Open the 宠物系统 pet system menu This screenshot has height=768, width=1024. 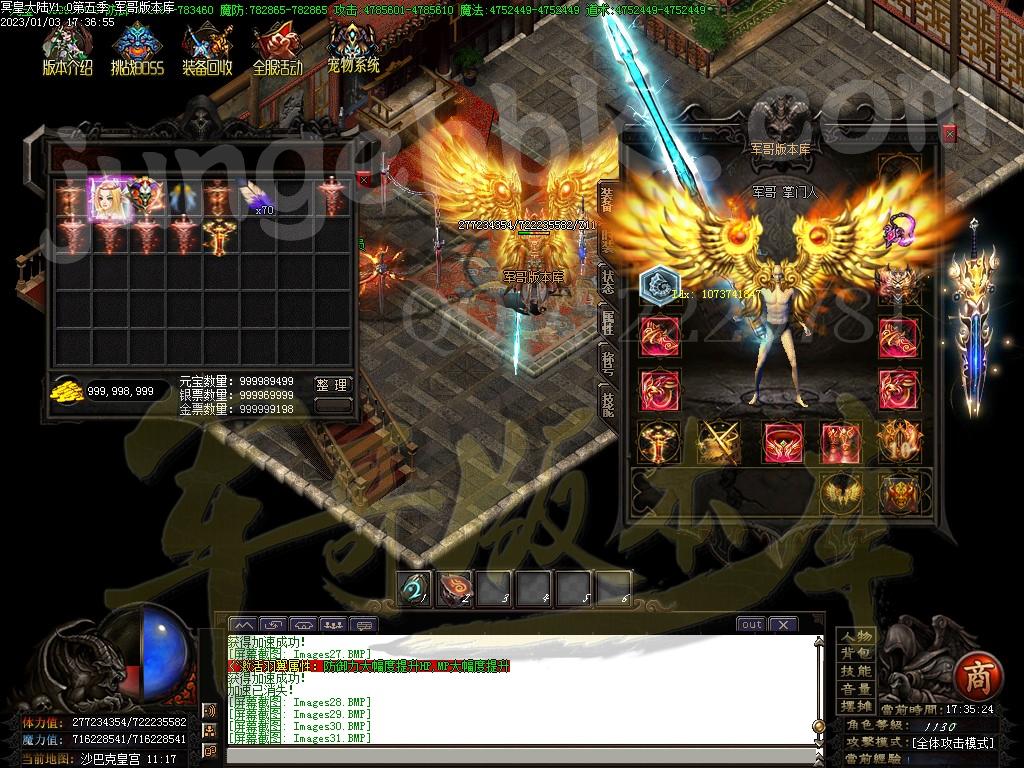353,48
